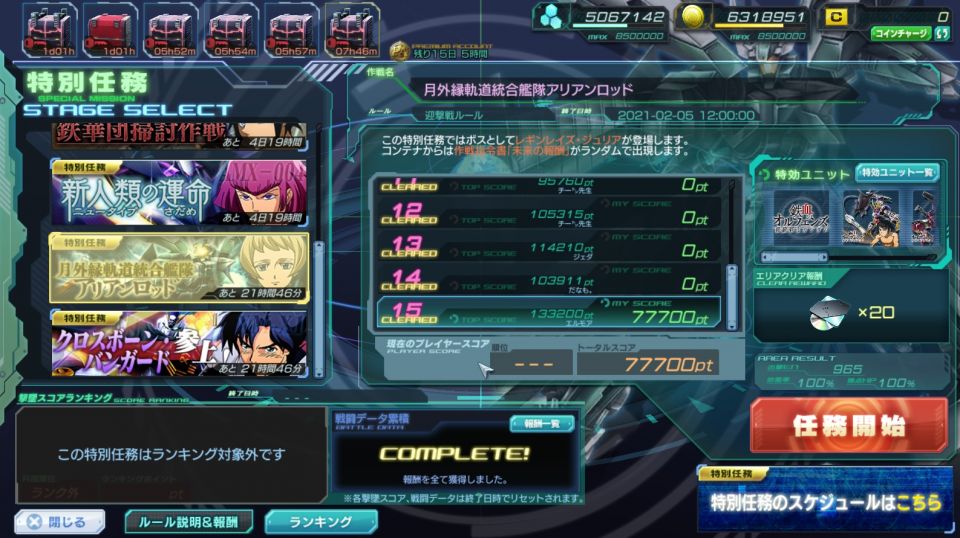Choose stage 13 row
The image size is (960, 538).
tap(555, 245)
